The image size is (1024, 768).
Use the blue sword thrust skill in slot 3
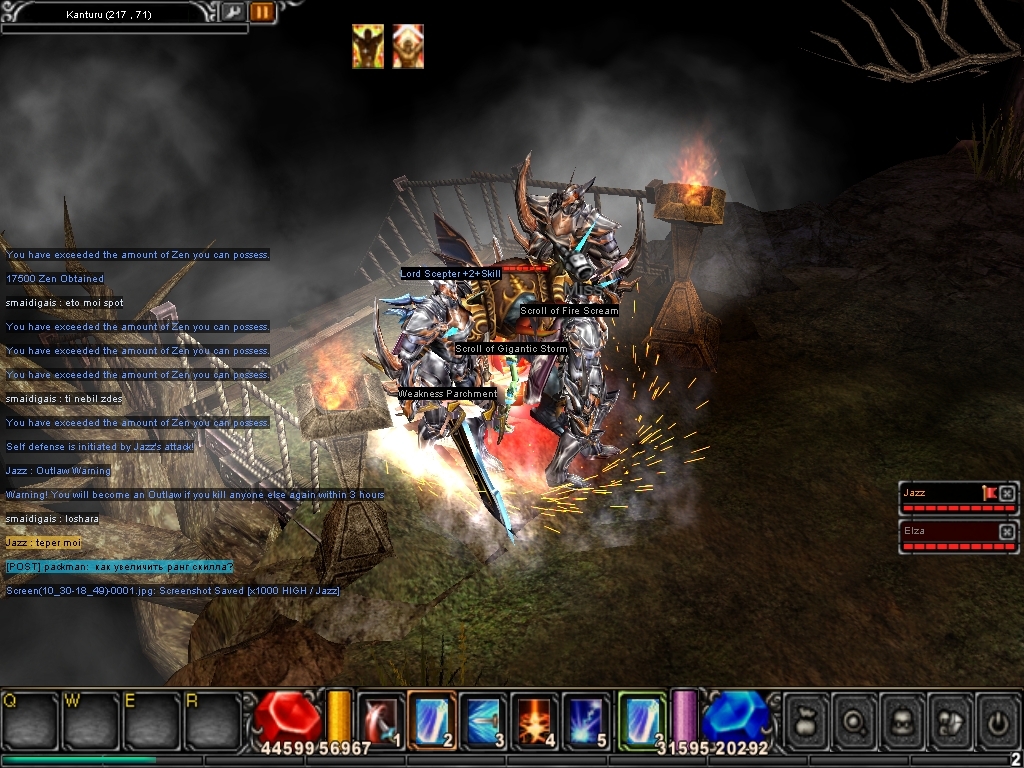tap(484, 718)
